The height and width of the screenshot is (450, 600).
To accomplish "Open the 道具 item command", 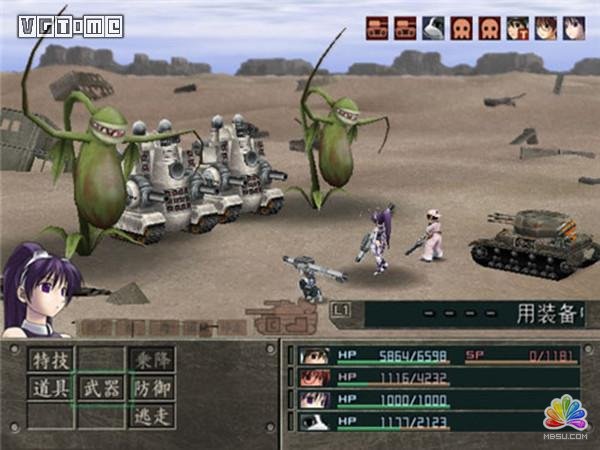I will (x=51, y=388).
